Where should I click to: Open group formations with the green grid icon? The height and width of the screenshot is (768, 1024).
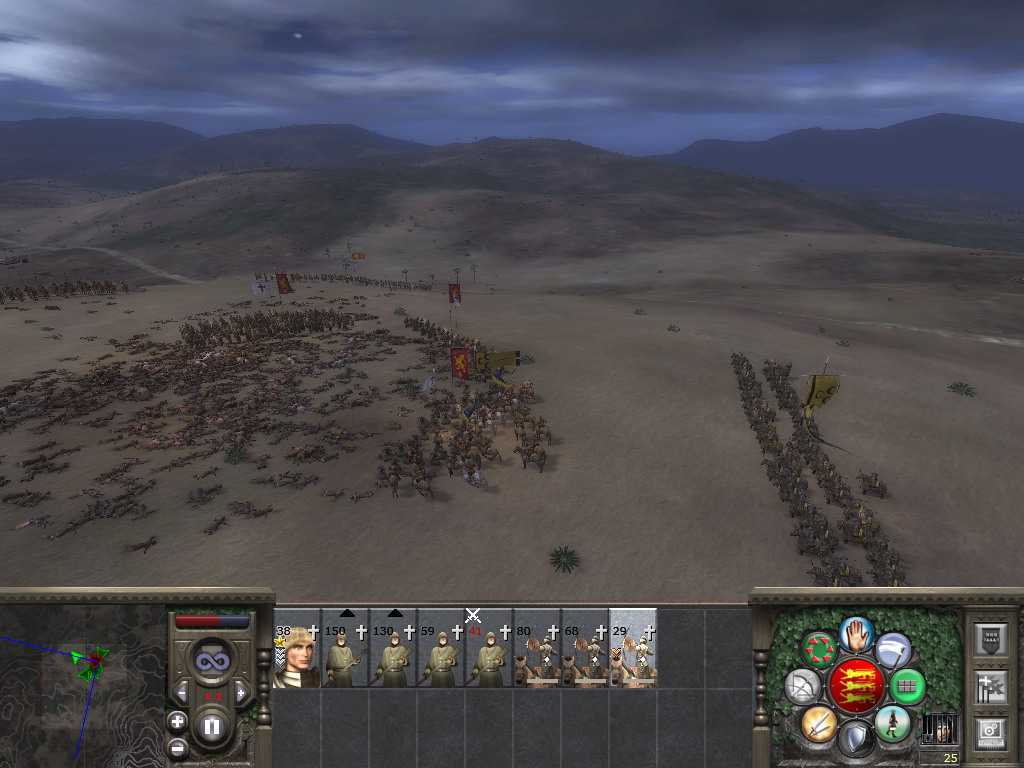pyautogui.click(x=907, y=686)
